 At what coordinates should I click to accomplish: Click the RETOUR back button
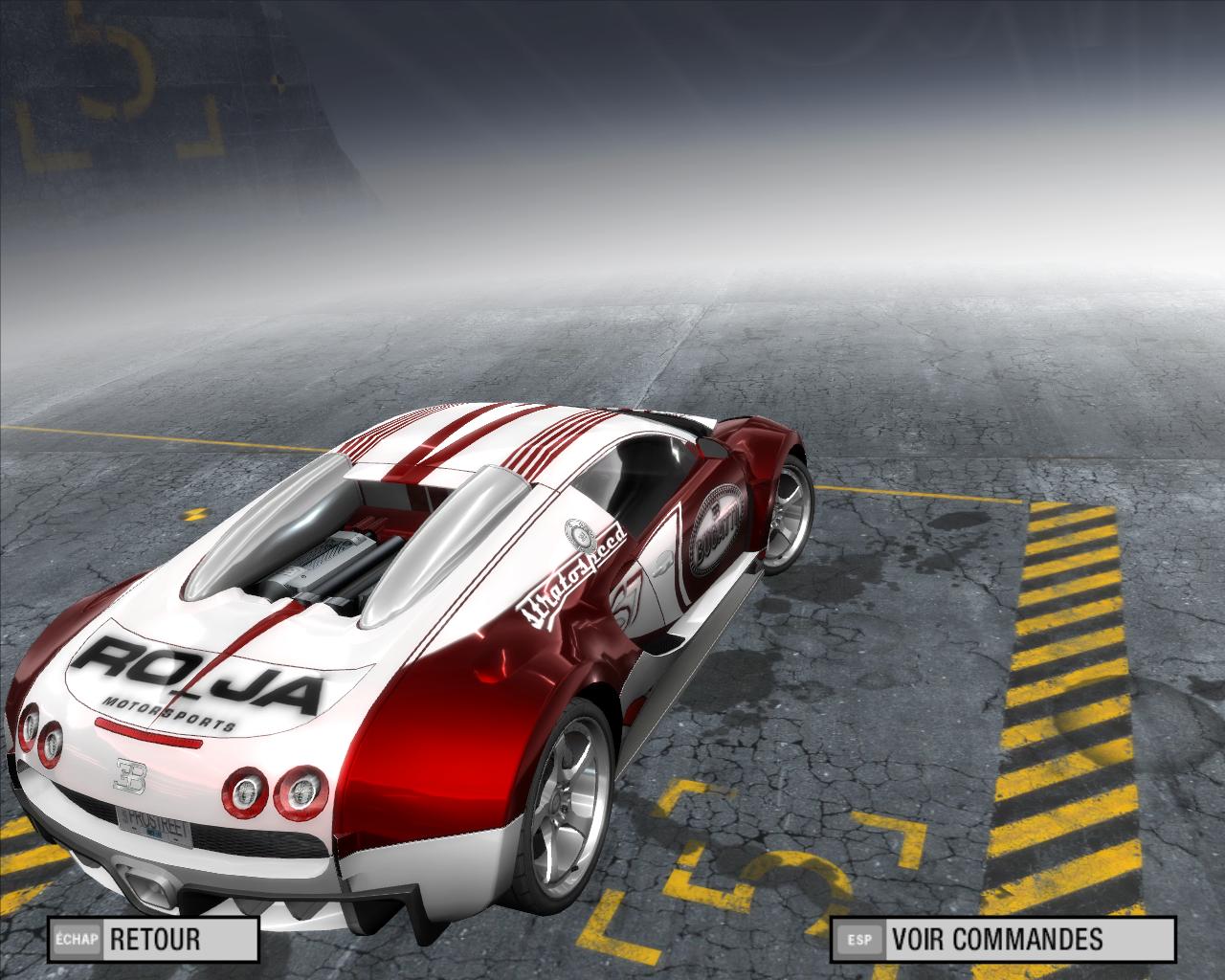pos(154,939)
